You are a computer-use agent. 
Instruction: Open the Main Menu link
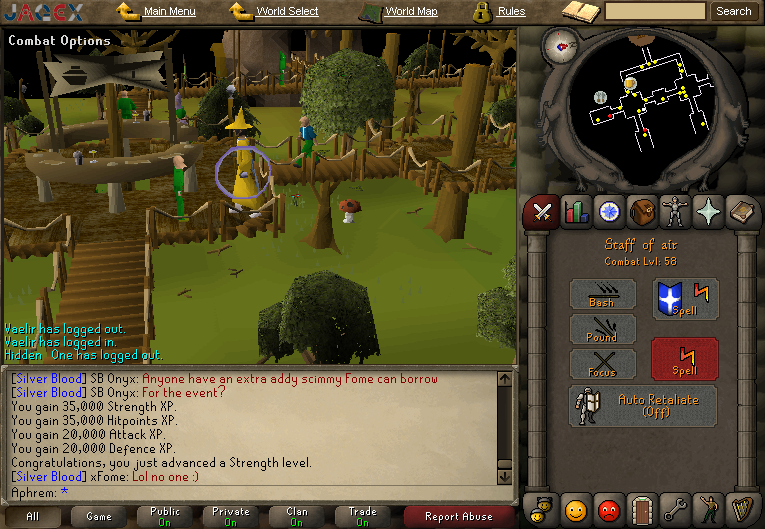169,12
